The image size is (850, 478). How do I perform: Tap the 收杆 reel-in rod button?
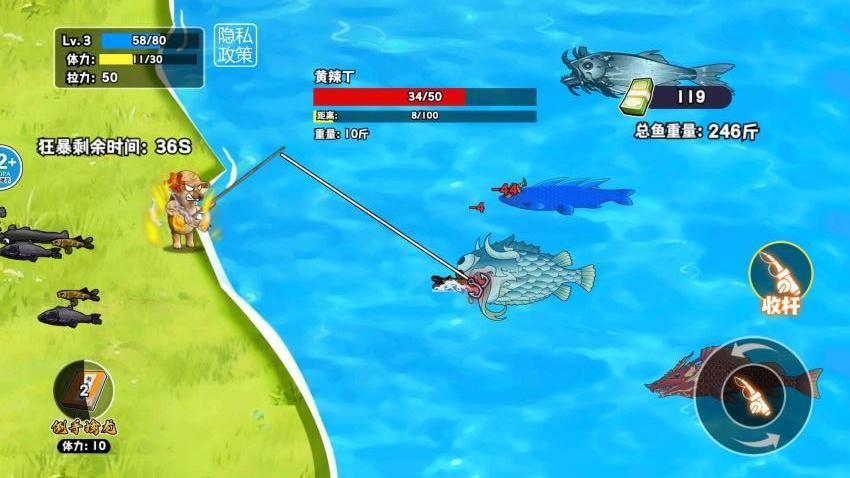click(780, 275)
